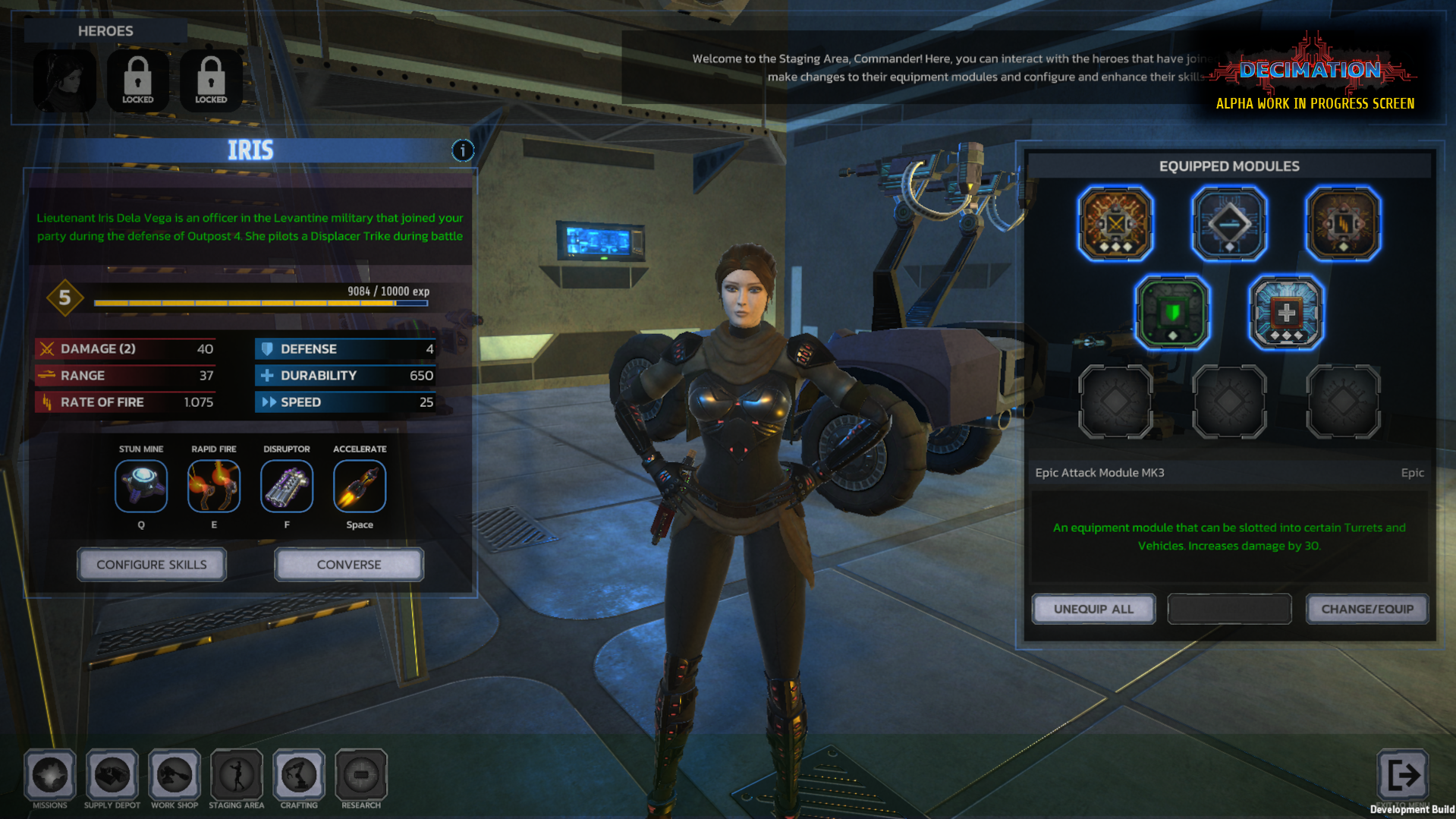
Task: Pick the Accelerate skill icon
Action: [360, 487]
